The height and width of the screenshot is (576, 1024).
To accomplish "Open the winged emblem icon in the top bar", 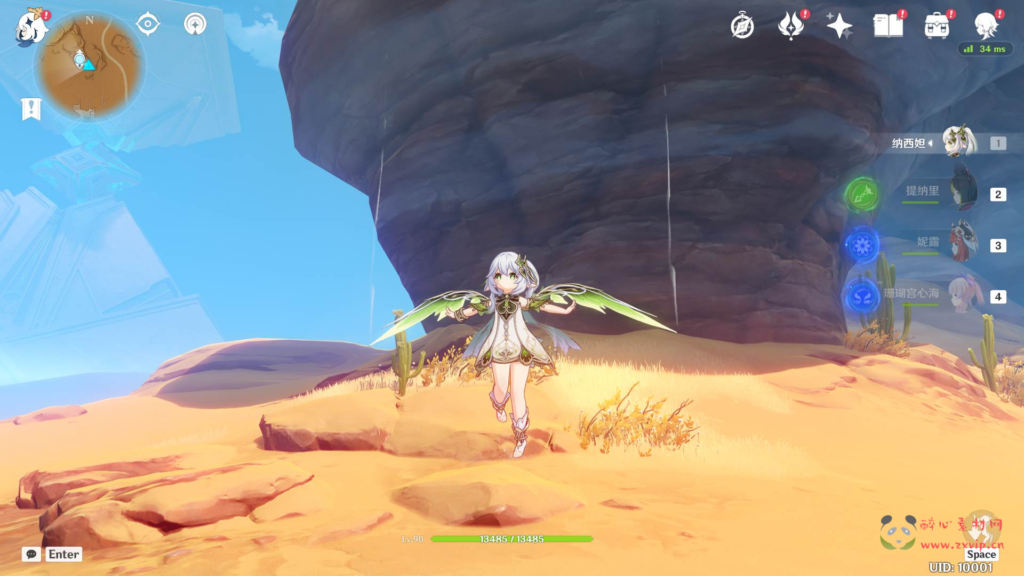I will coord(791,26).
